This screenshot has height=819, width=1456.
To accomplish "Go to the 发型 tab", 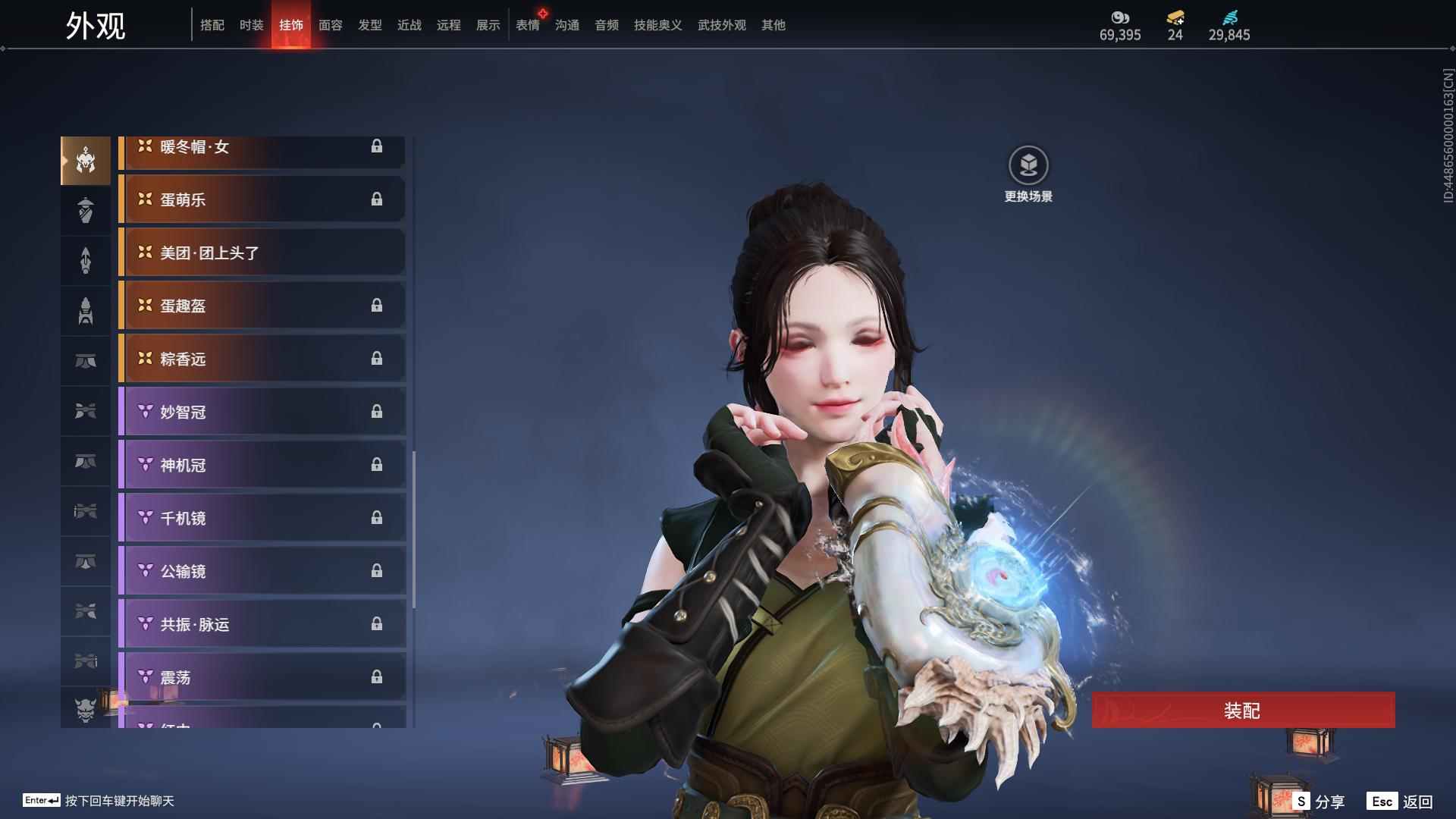I will [369, 25].
